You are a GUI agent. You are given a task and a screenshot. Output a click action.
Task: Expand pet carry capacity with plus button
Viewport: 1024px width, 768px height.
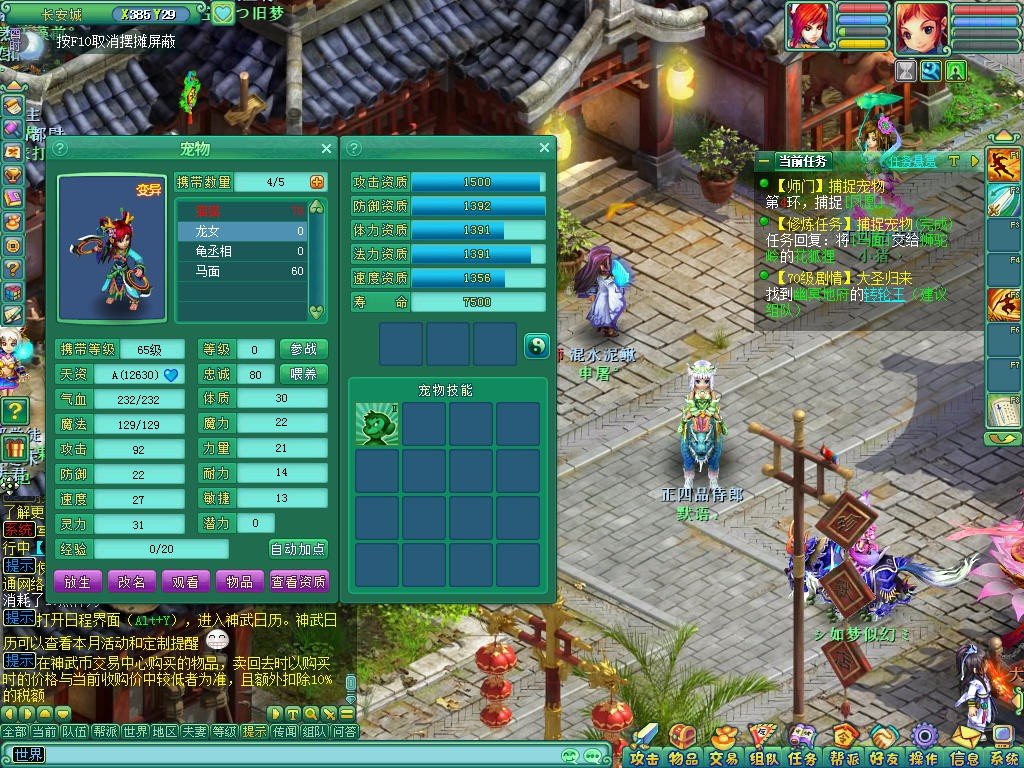[318, 182]
